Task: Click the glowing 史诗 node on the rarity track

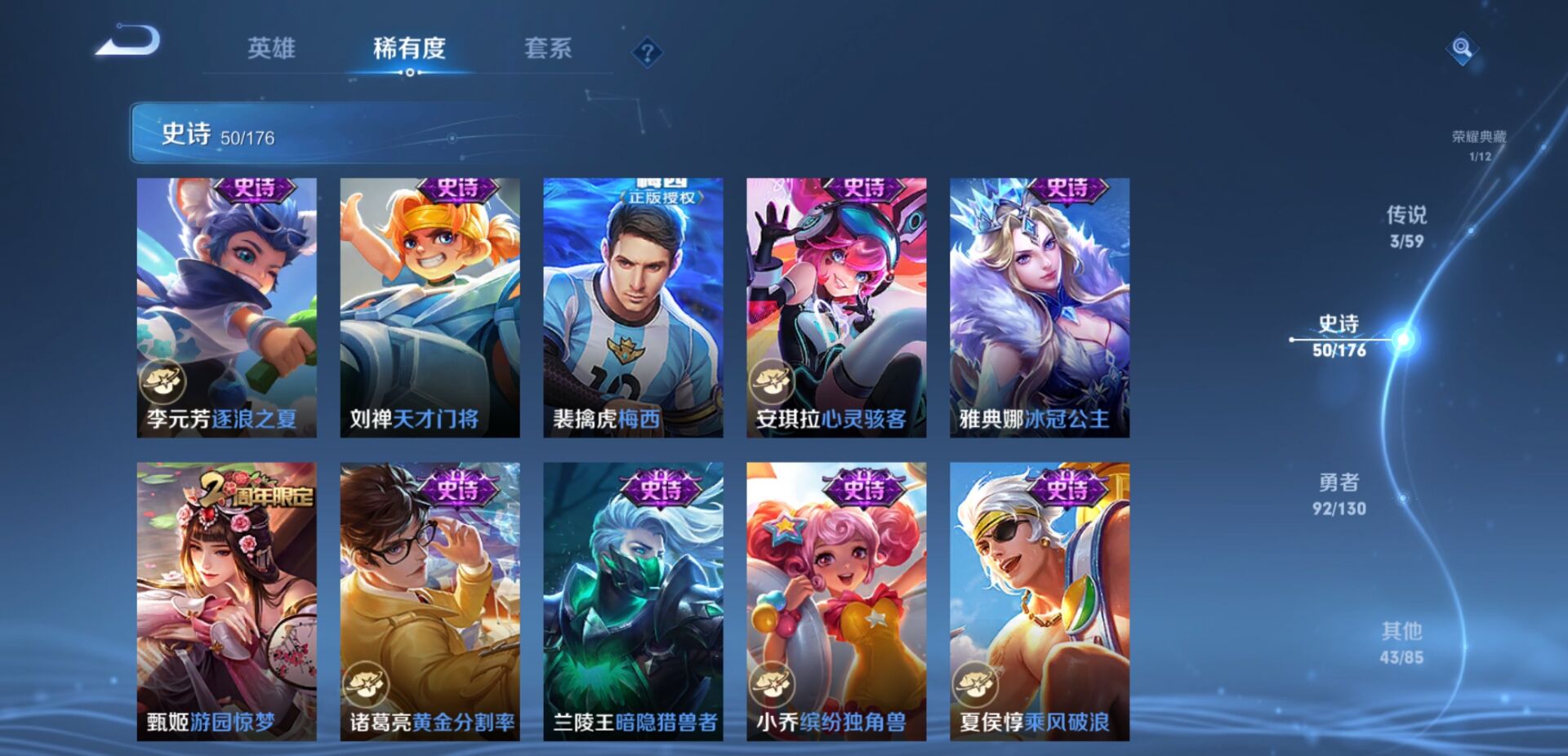Action: 1401,340
